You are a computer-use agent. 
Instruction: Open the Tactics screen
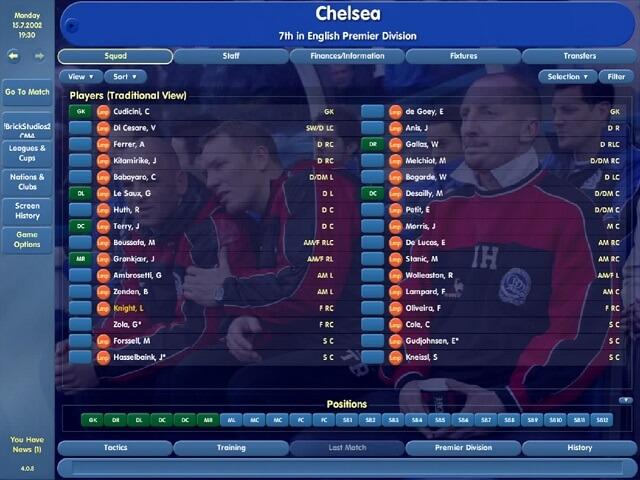(115, 448)
